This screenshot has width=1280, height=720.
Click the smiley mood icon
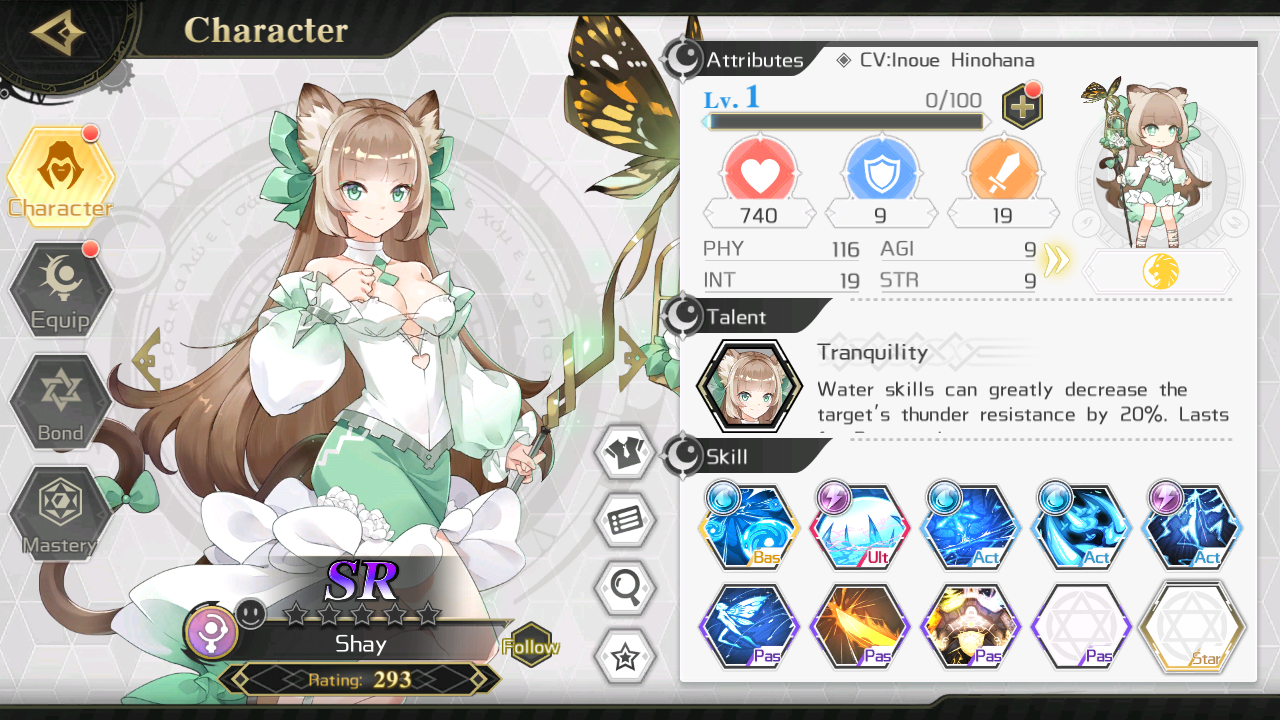pyautogui.click(x=251, y=613)
